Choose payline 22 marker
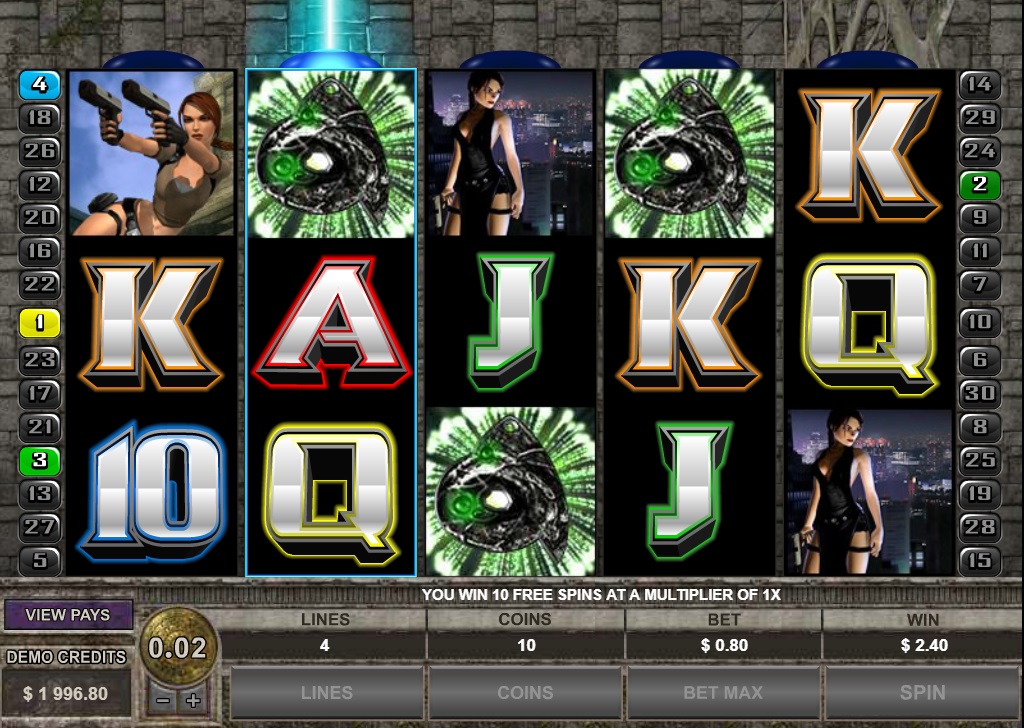1024x728 pixels. 40,284
